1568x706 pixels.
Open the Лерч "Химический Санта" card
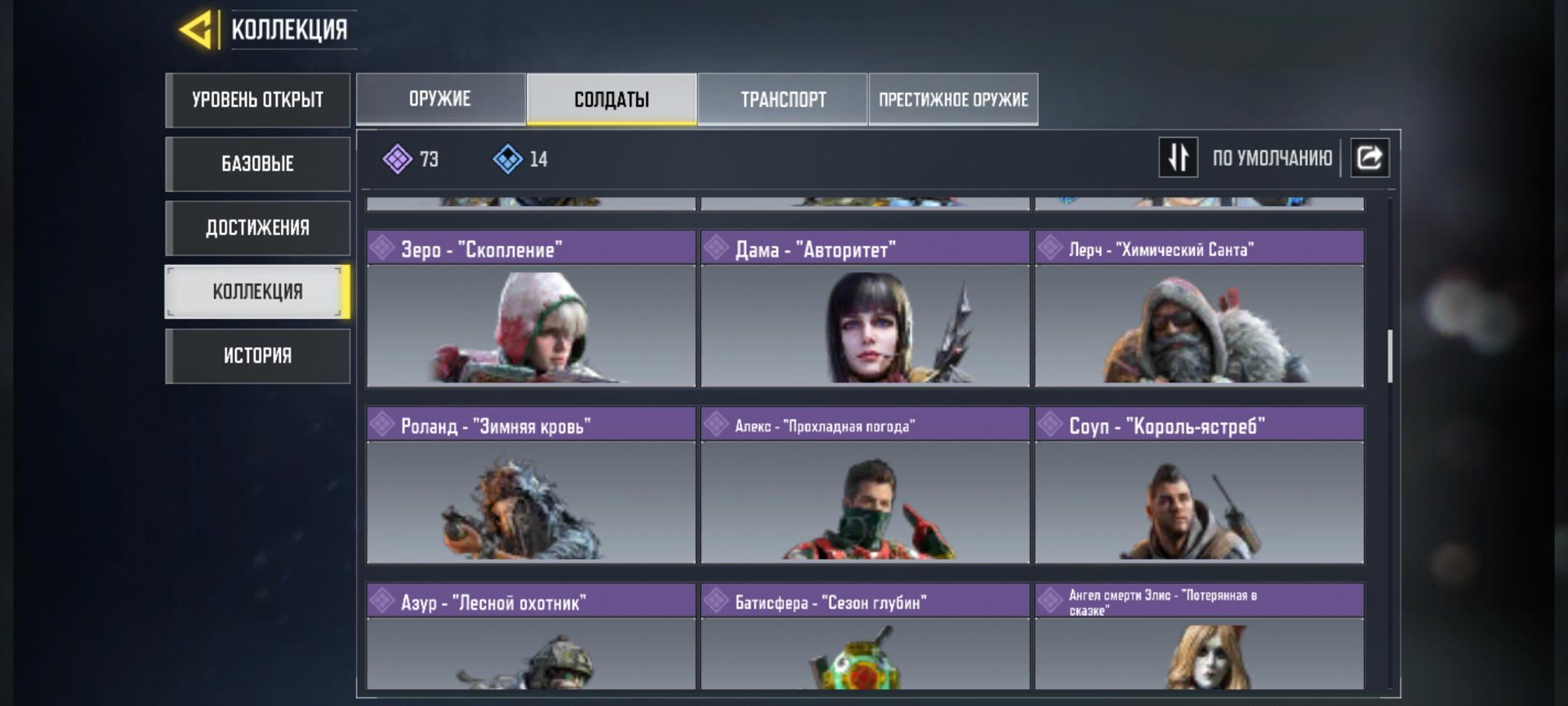(x=1199, y=311)
